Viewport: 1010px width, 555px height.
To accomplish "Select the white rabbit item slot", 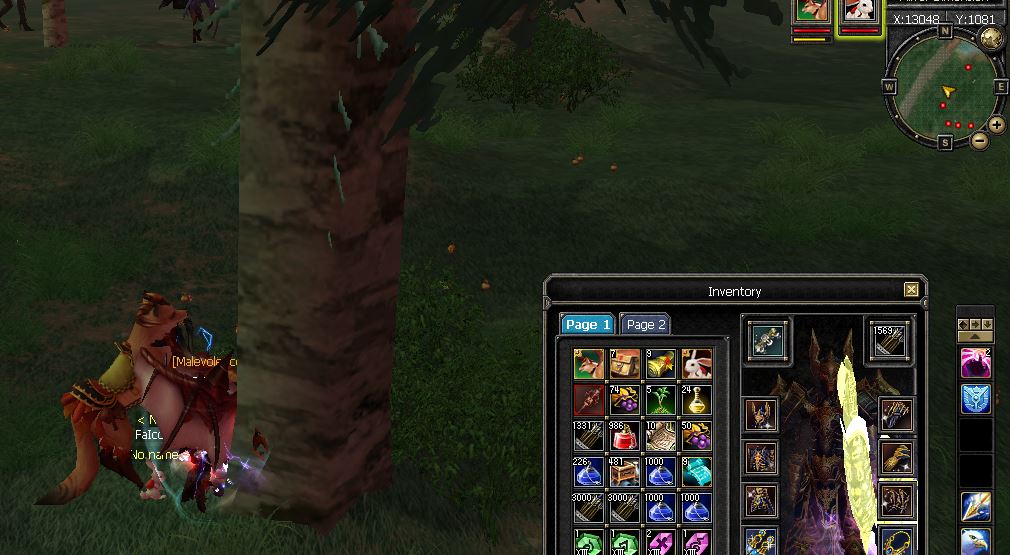I will [696, 364].
